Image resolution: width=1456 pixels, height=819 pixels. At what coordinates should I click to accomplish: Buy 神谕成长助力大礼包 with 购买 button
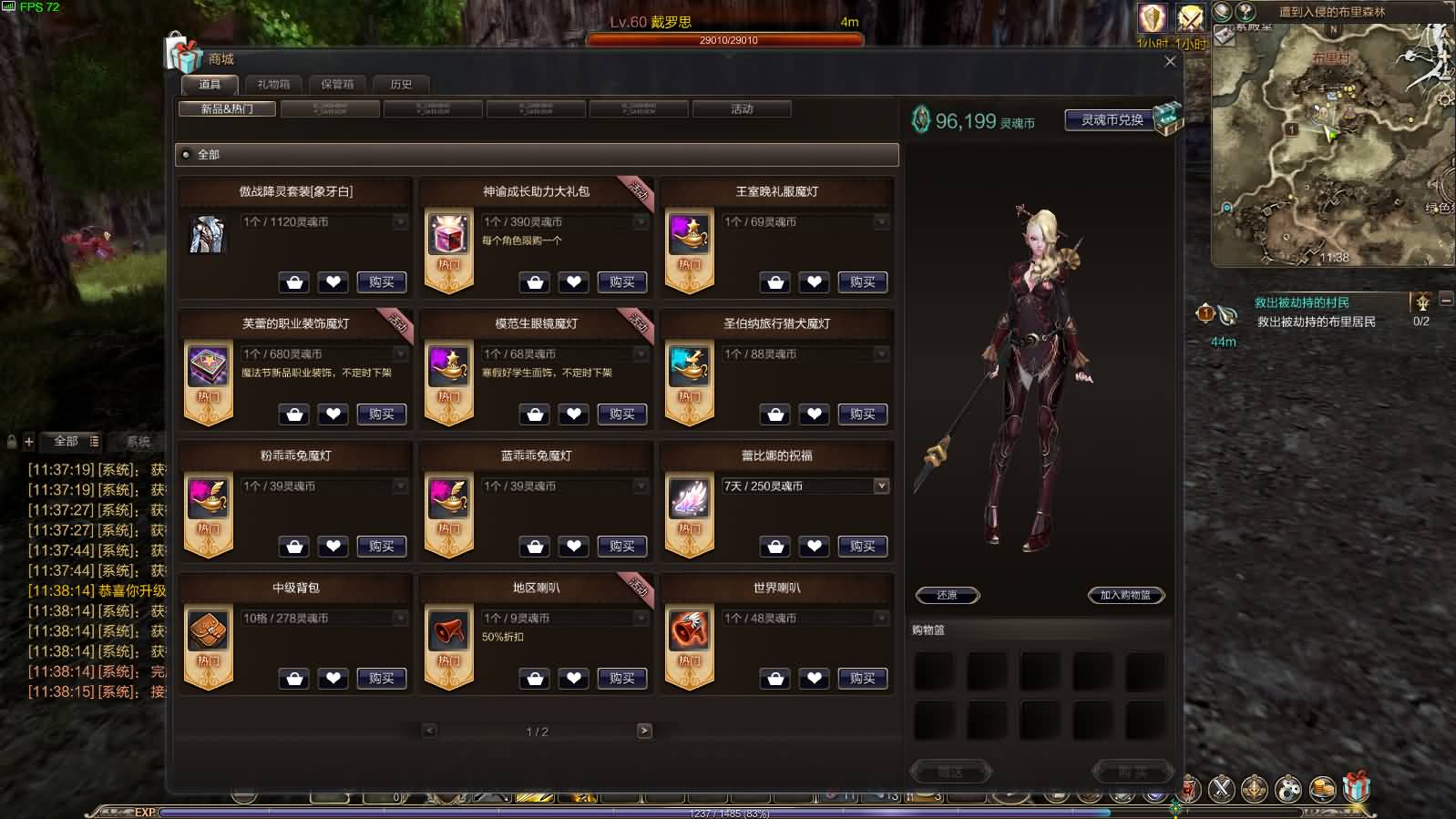click(622, 282)
